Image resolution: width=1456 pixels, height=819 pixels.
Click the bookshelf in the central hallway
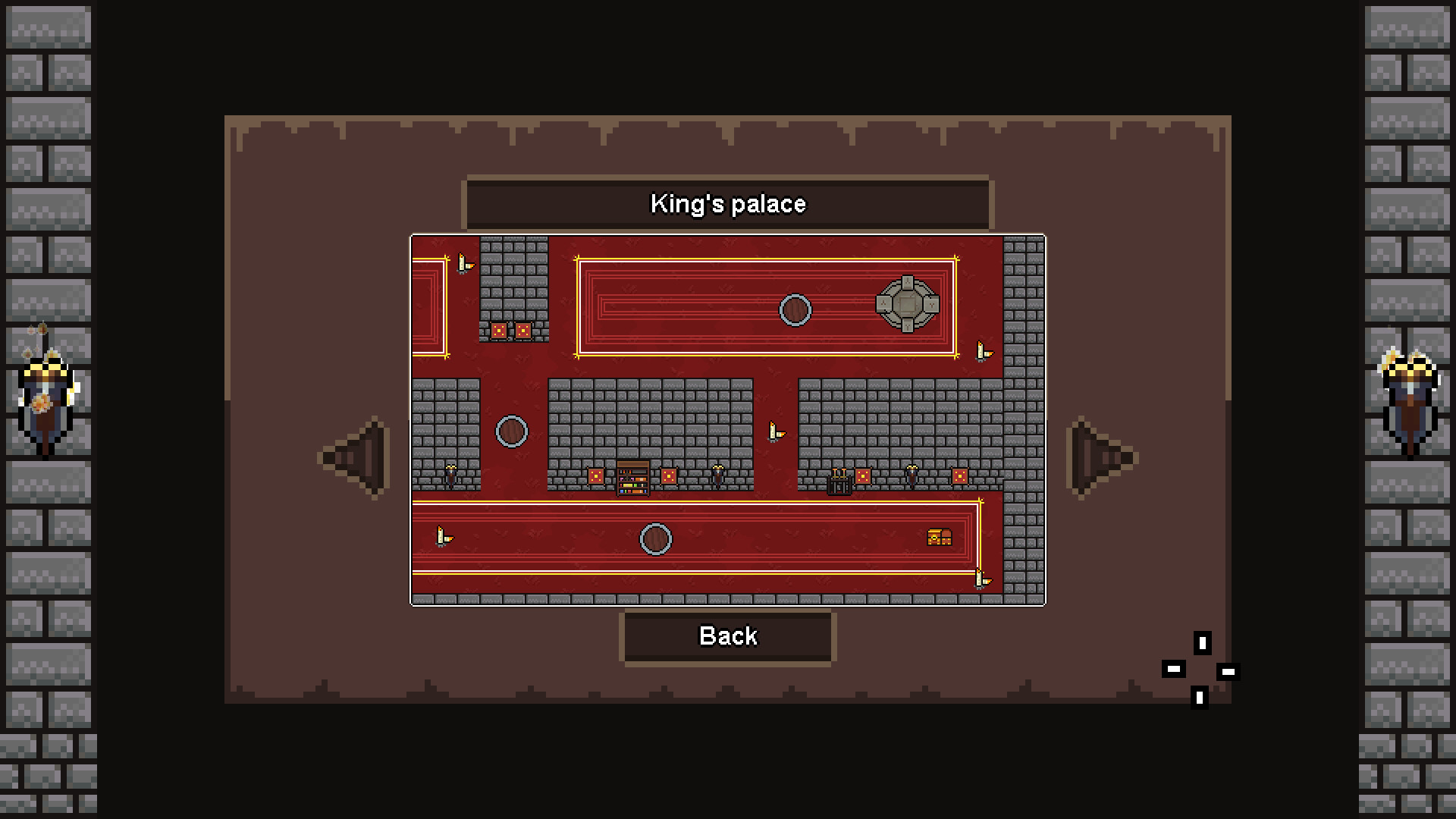tap(632, 480)
